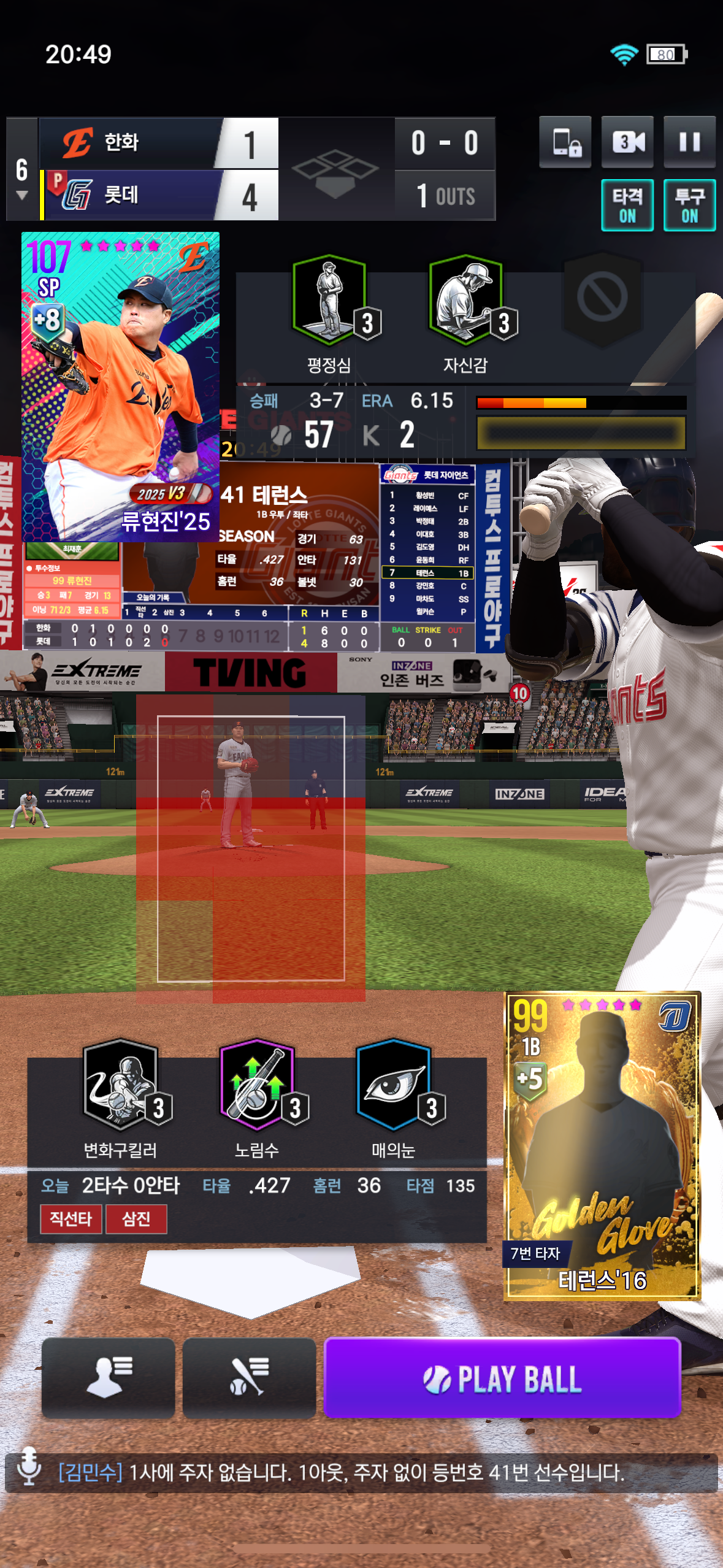Image resolution: width=723 pixels, height=1568 pixels.
Task: Show the 자신감 pitcher skill
Action: (466, 301)
